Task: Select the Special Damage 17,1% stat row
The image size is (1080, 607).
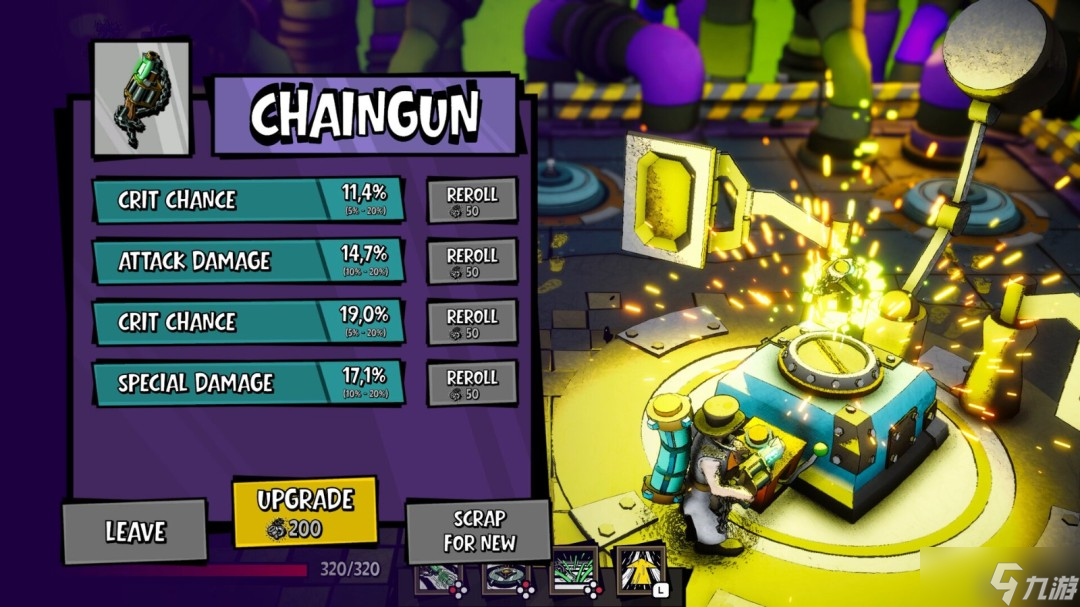Action: tap(249, 383)
